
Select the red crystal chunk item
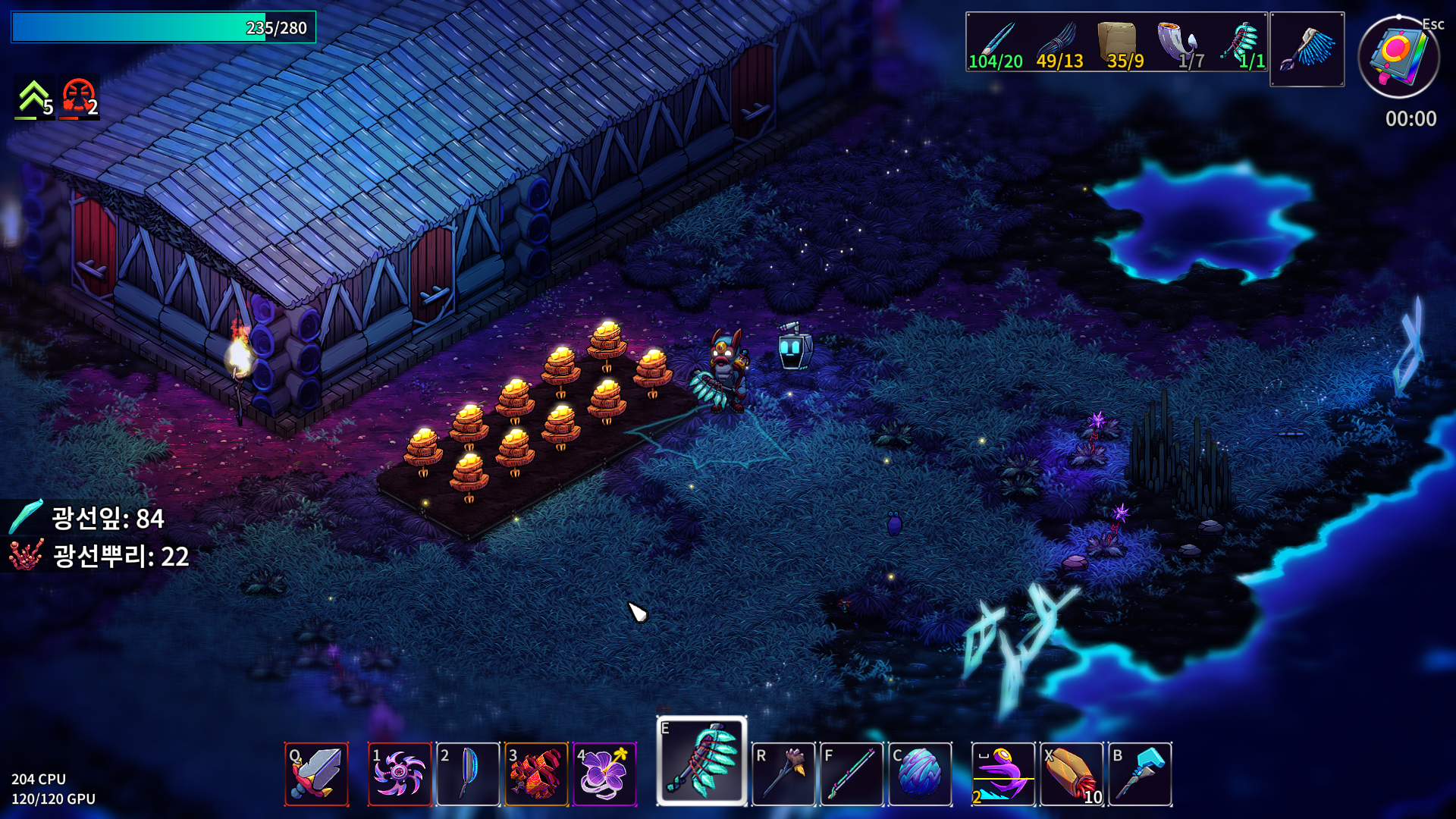(x=536, y=773)
